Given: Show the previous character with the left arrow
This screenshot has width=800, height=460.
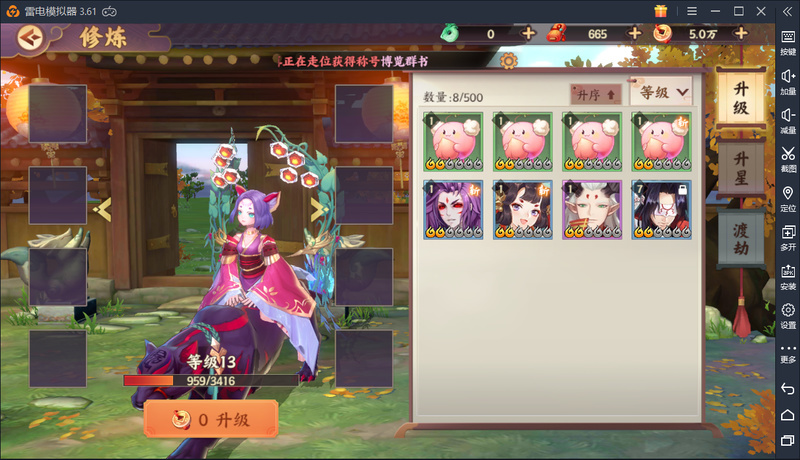Looking at the screenshot, I should click(101, 208).
